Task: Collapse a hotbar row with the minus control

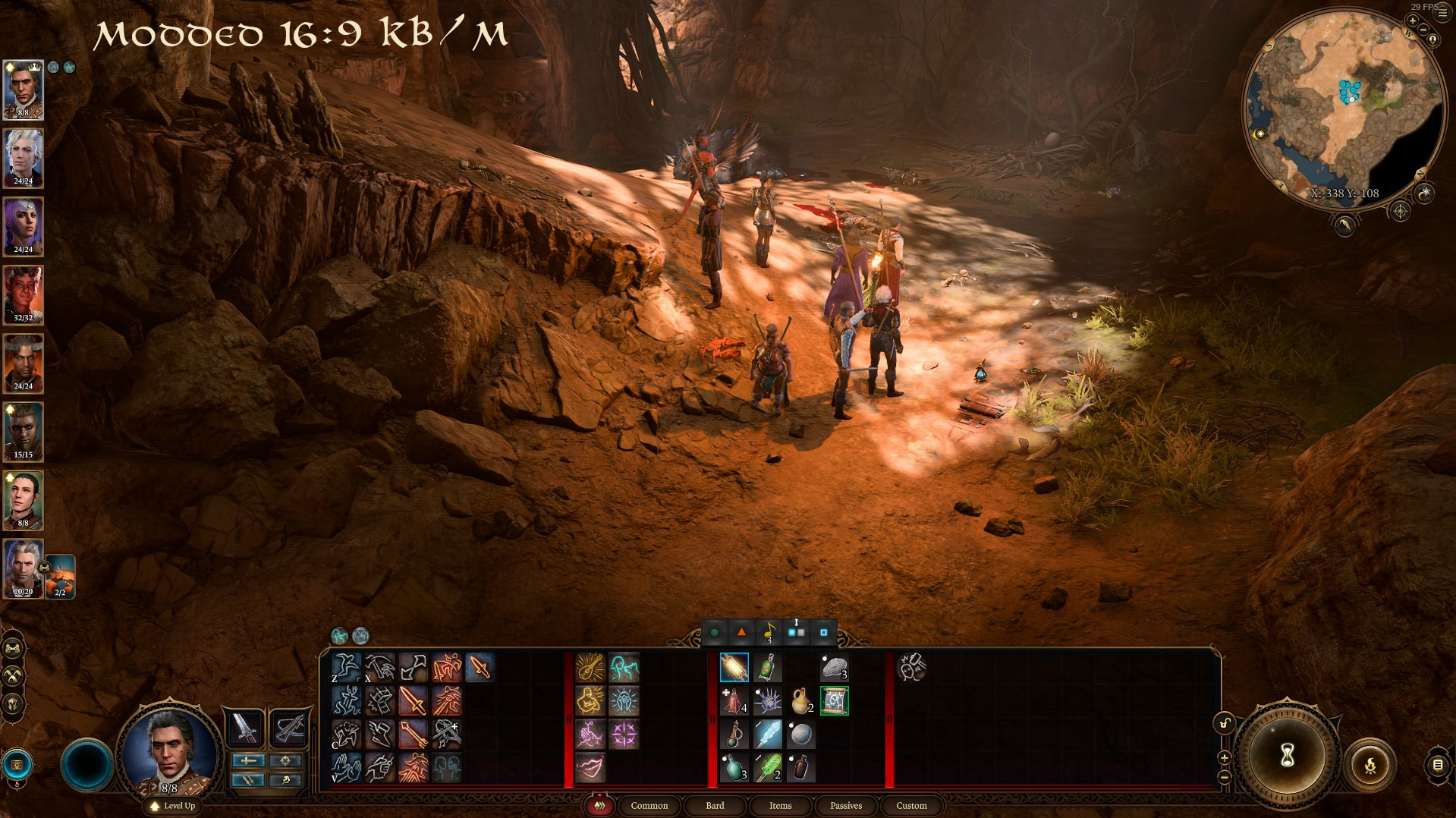Action: click(1224, 778)
